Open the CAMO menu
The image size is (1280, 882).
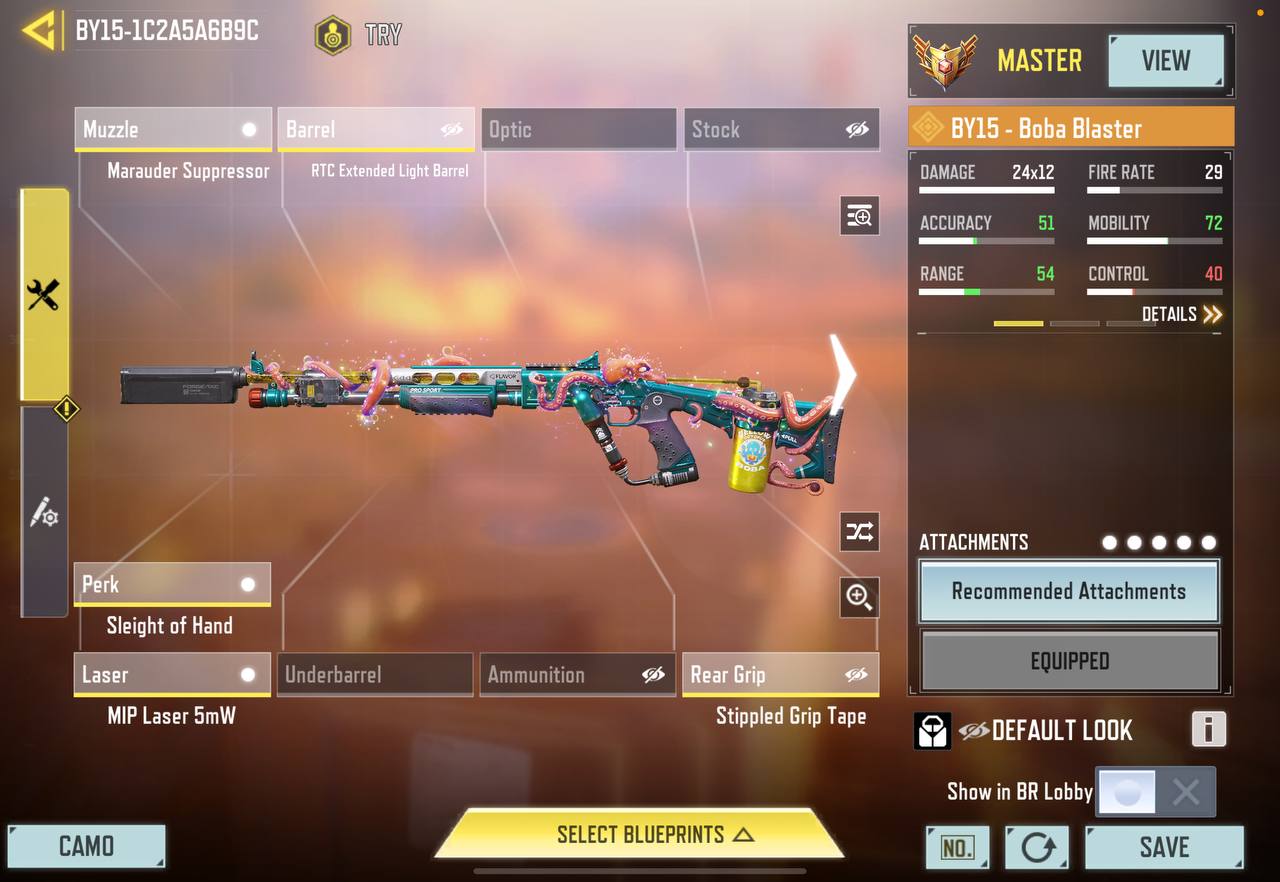[x=86, y=847]
